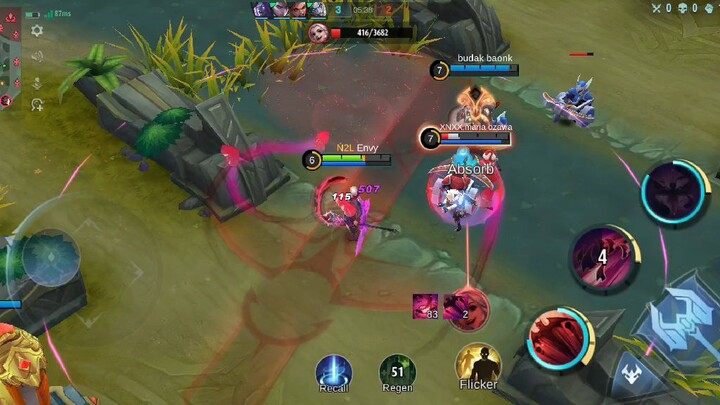
Task: Click the minimap panel
Action: 10,58
